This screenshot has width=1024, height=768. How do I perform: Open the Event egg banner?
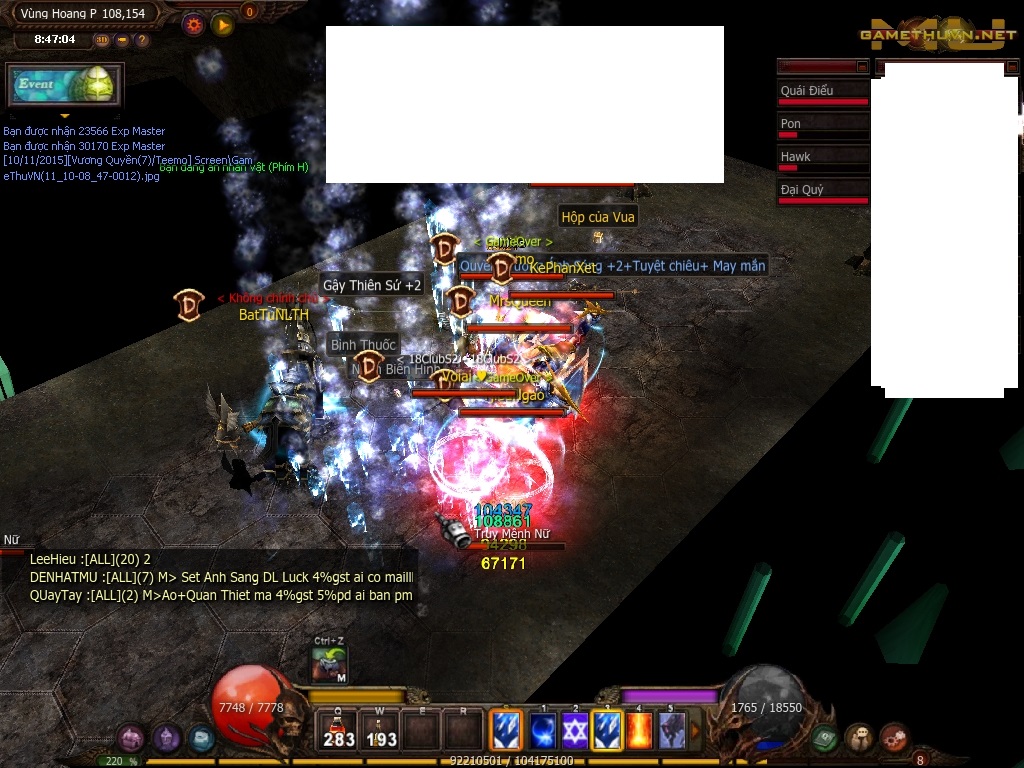tap(65, 85)
